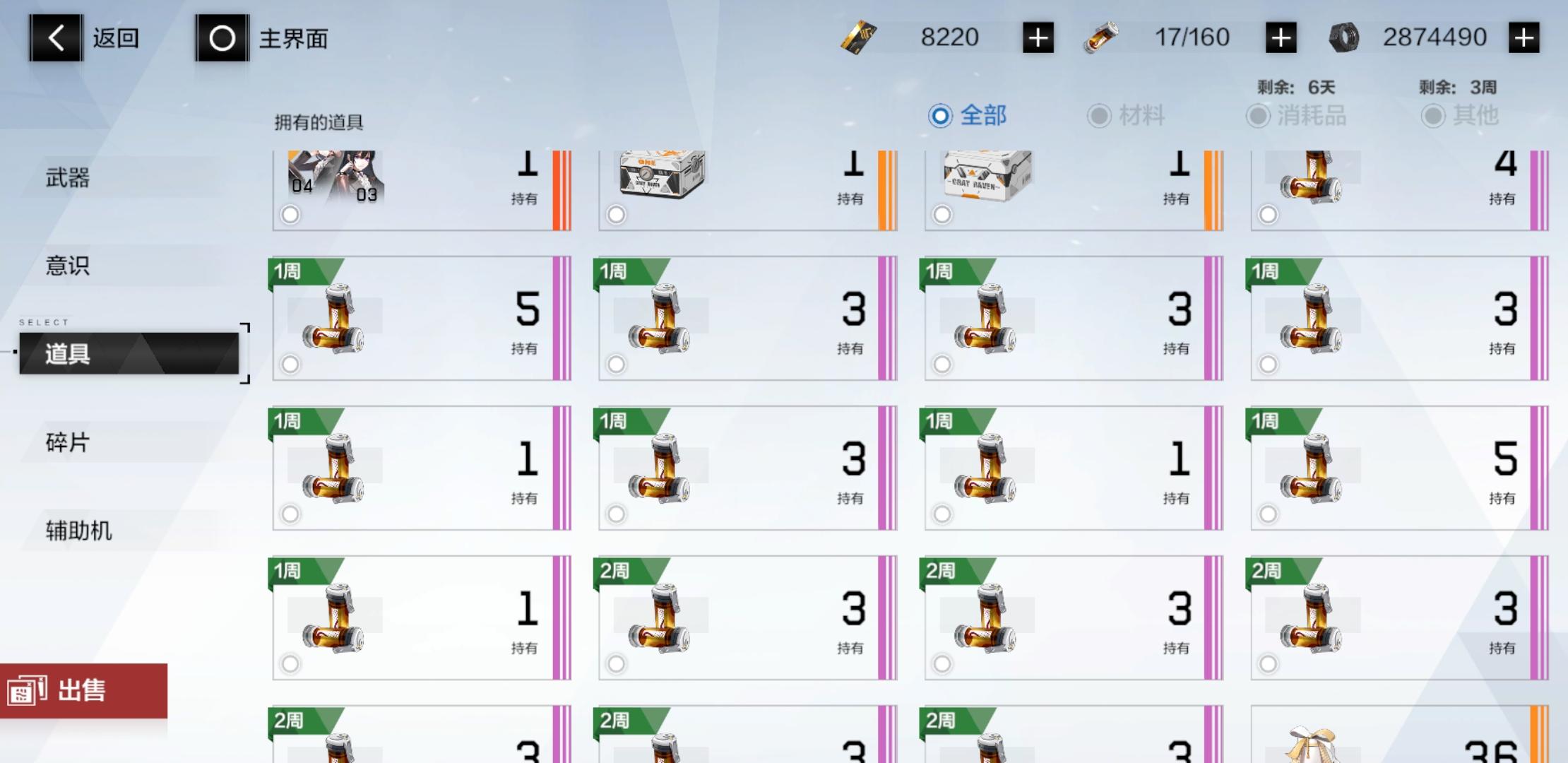Tap the plus icon next to 8220 currency
This screenshot has width=1568, height=763.
tap(1038, 37)
